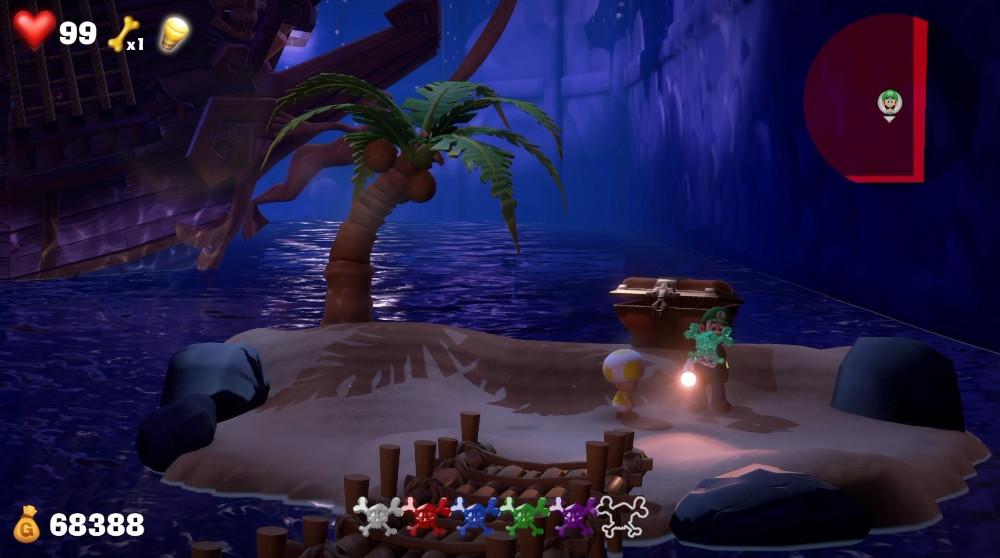Viewport: 1000px width, 558px height.
Task: Click the gold money bag icon
Action: 27,524
